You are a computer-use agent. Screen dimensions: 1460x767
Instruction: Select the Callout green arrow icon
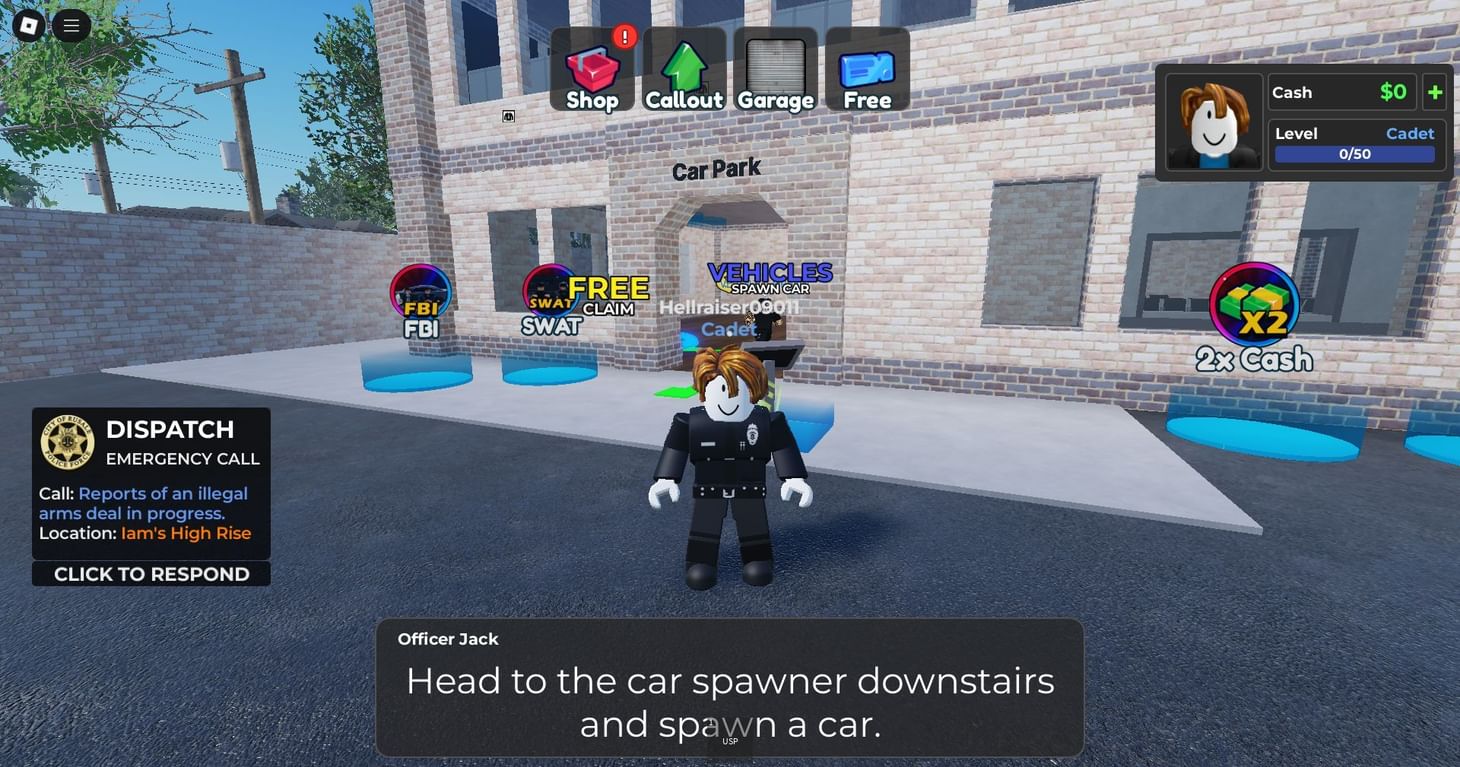(x=684, y=66)
